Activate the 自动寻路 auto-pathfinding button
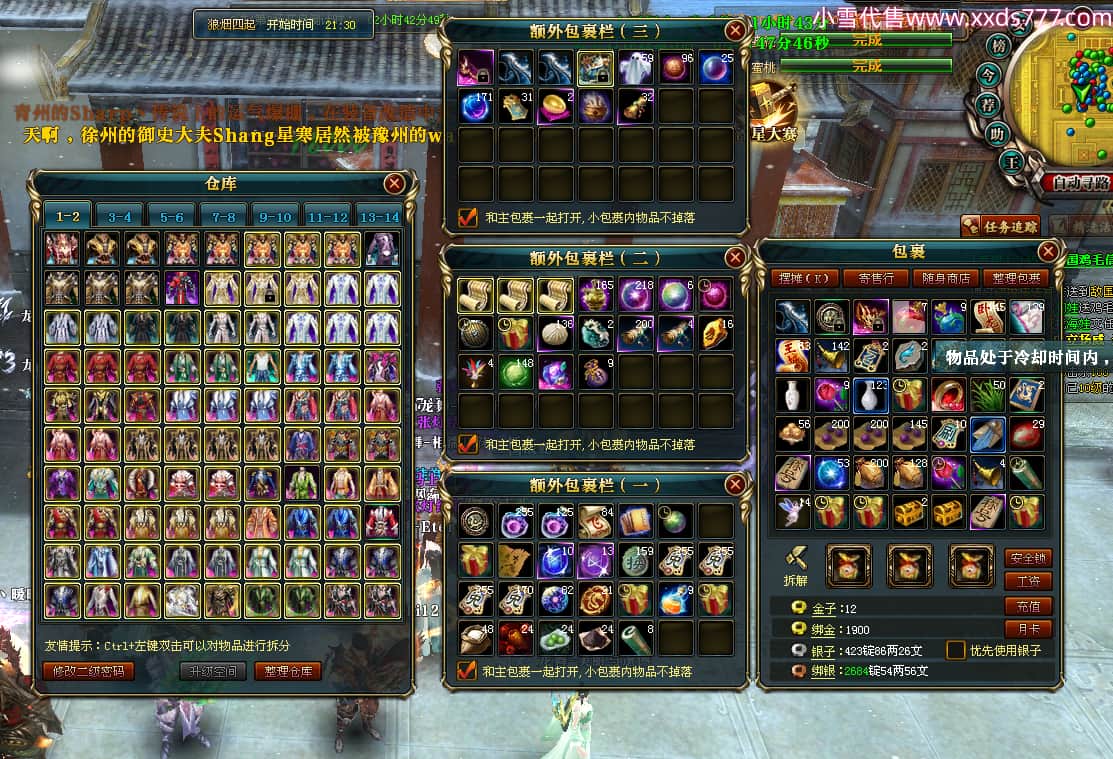 click(x=1076, y=183)
